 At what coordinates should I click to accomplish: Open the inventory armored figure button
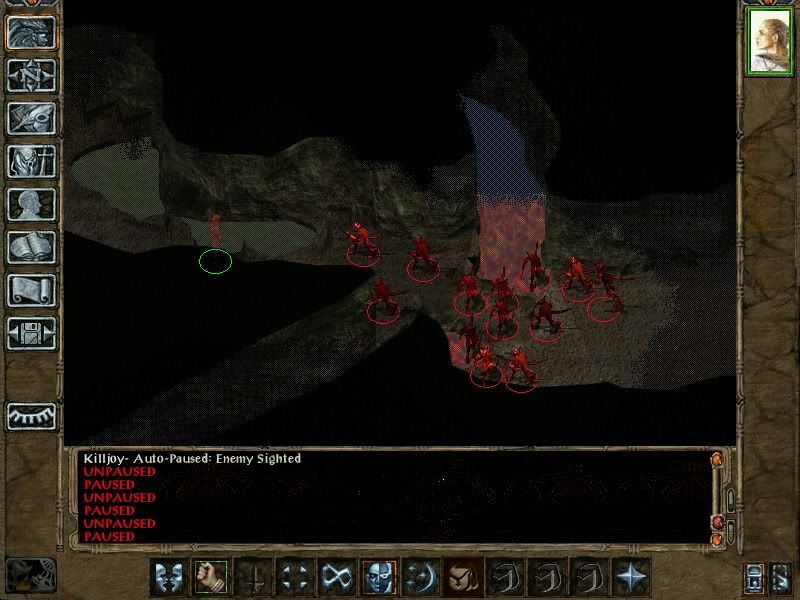31,161
